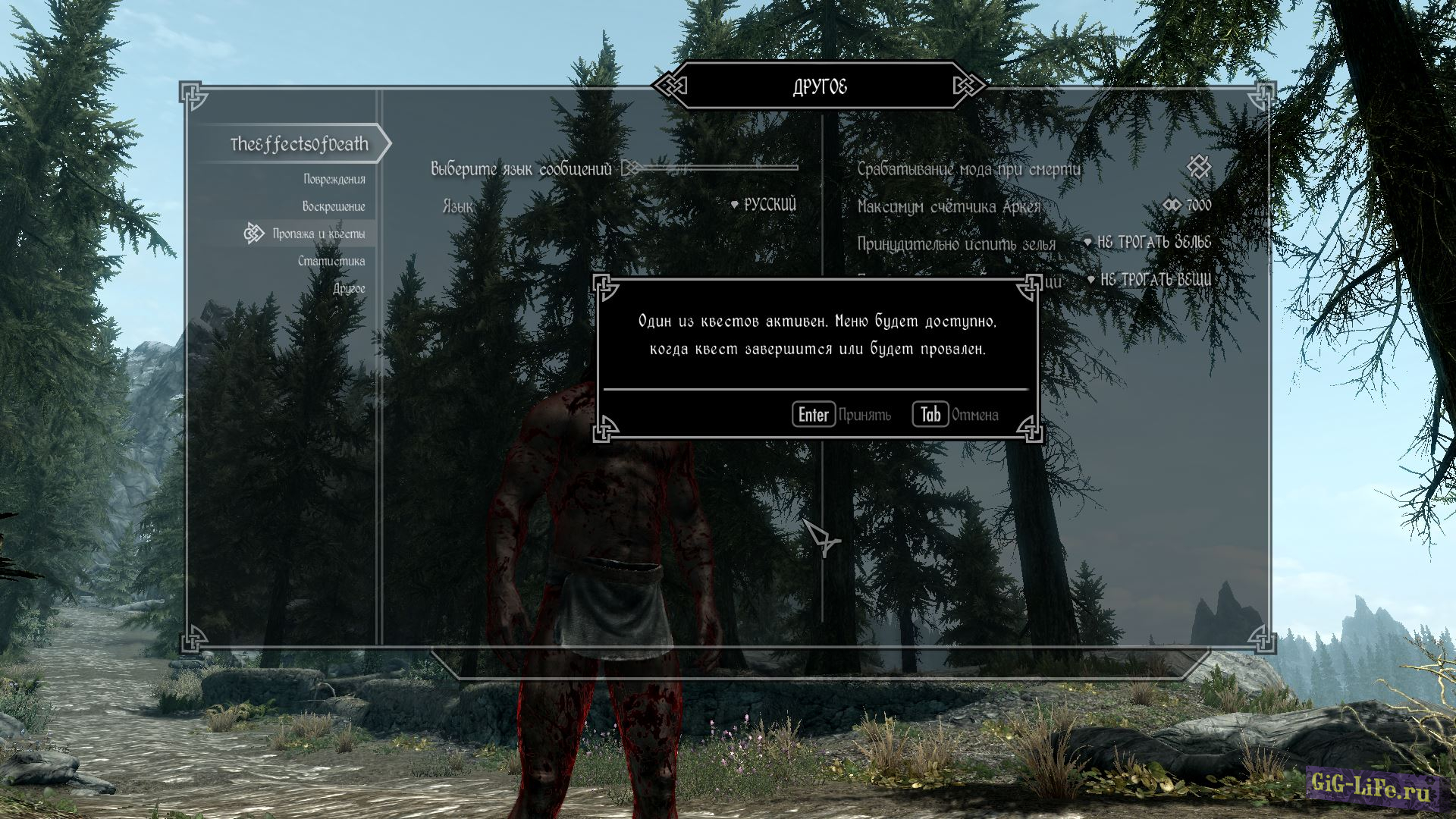Image resolution: width=1456 pixels, height=819 pixels.
Task: Switch to the Повреждения page
Action: coord(334,179)
